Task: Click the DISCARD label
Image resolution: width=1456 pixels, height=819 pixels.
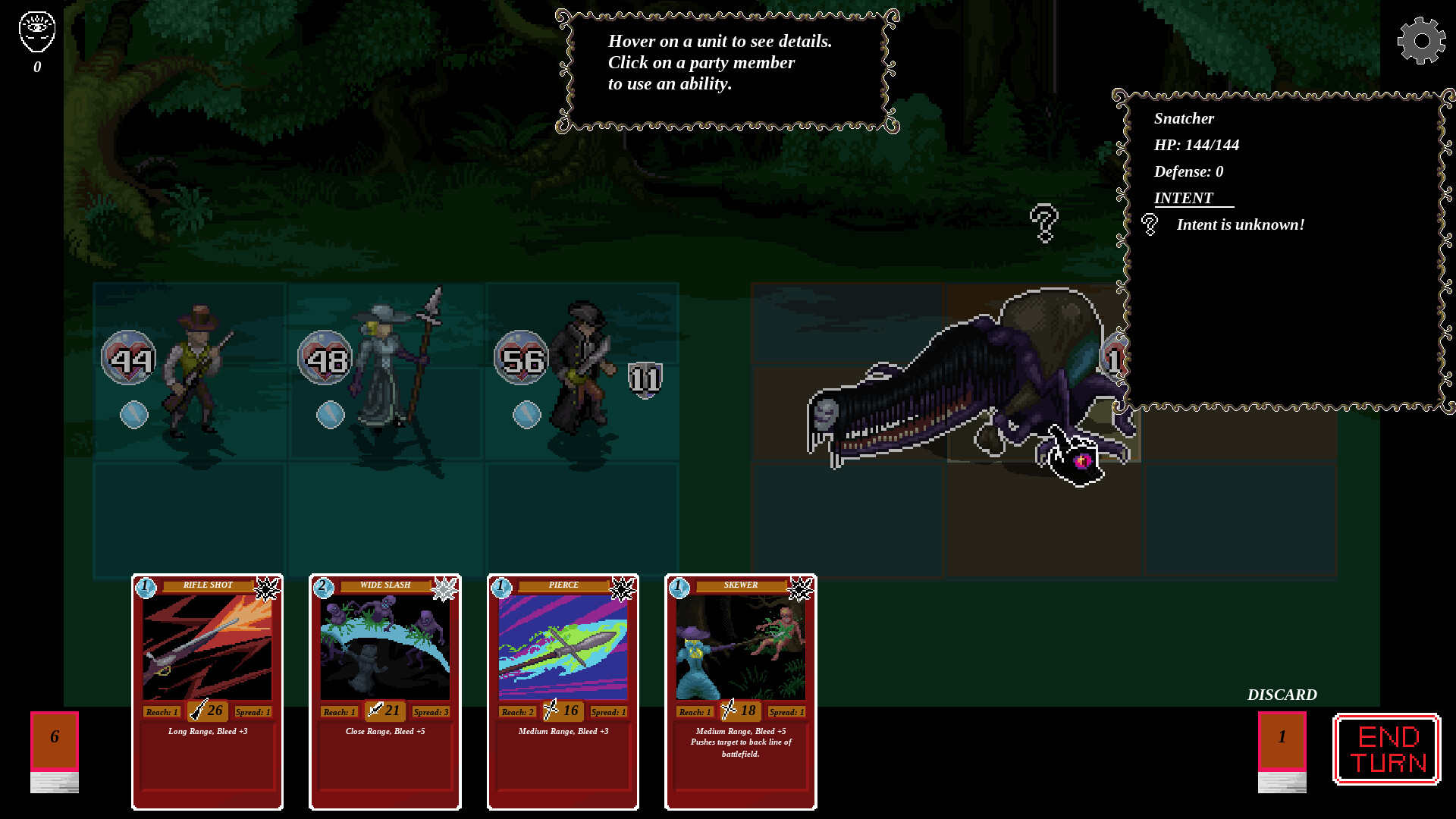Action: pyautogui.click(x=1283, y=694)
